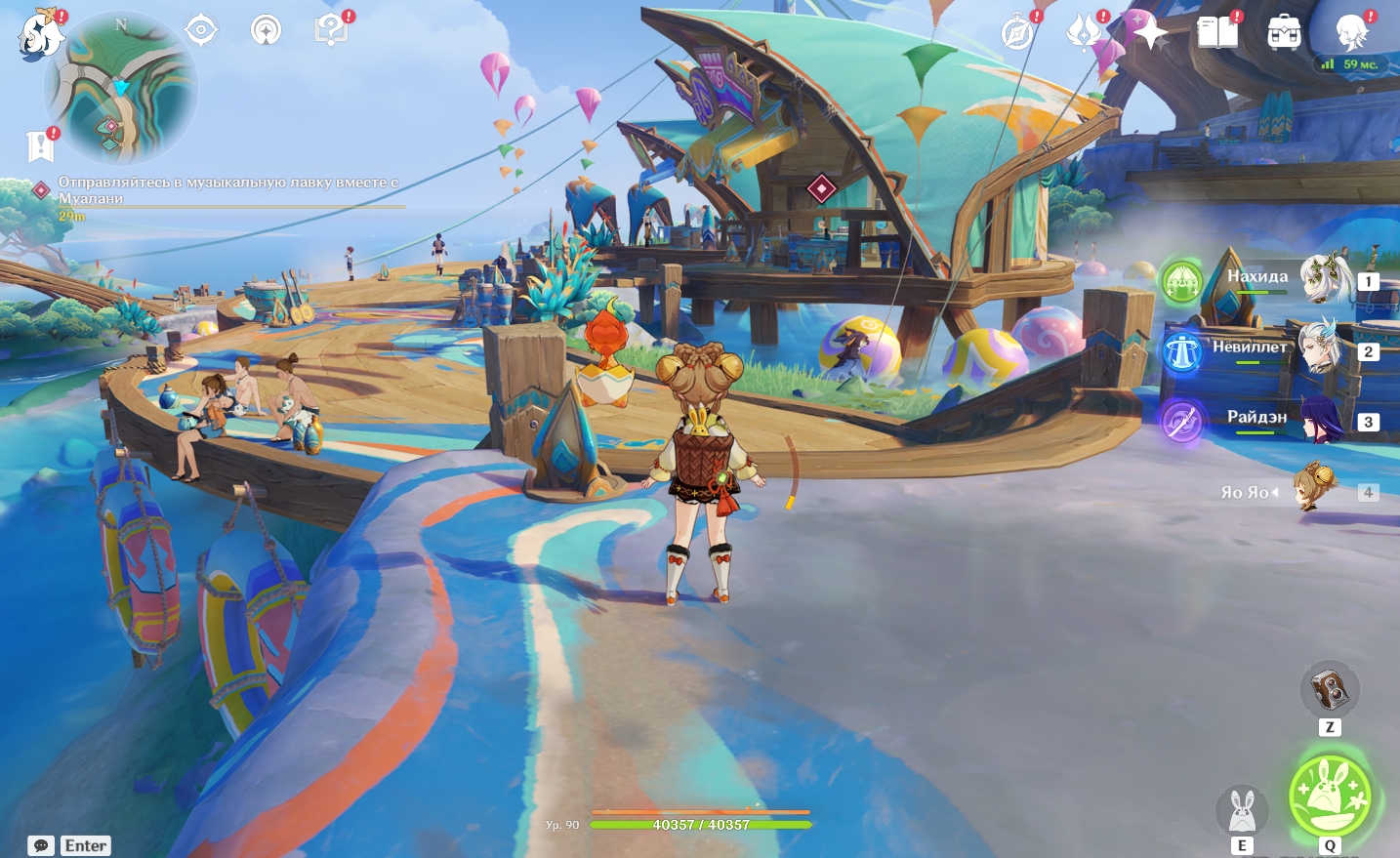The image size is (1400, 858).
Task: Open the chat speech bubble button
Action: click(41, 846)
